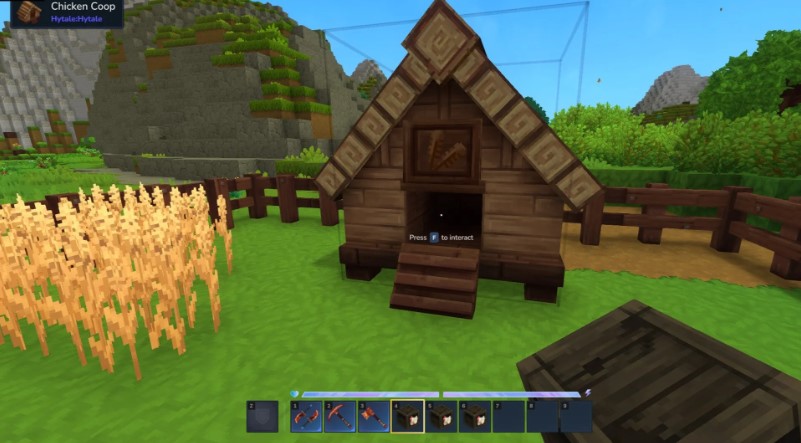The height and width of the screenshot is (443, 801).
Task: Equip the hatchet in hotbar slot 3
Action: tap(374, 416)
